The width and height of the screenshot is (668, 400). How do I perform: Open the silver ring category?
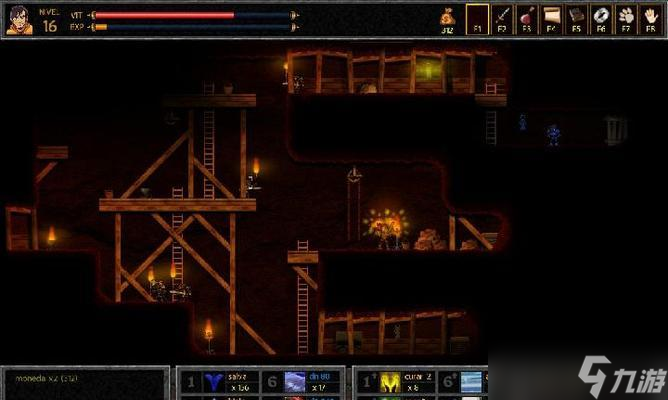600,19
